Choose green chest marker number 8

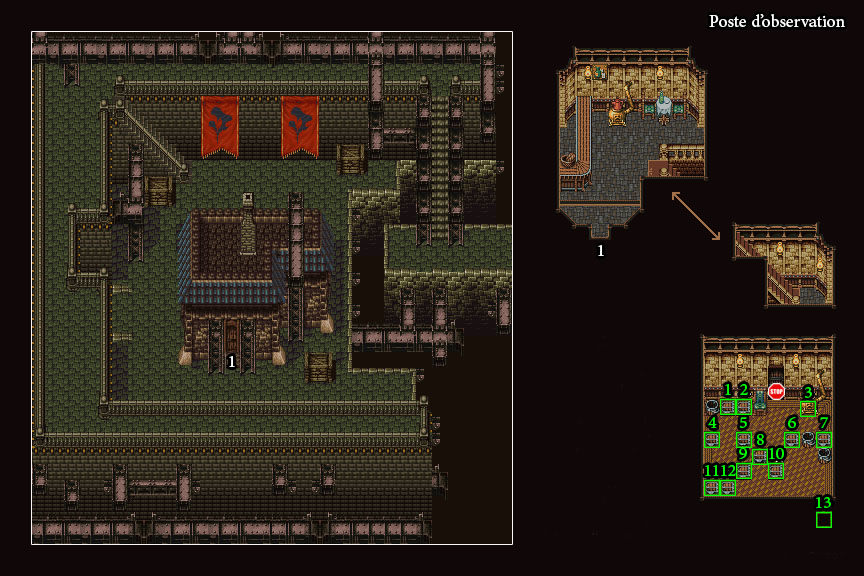pos(760,455)
